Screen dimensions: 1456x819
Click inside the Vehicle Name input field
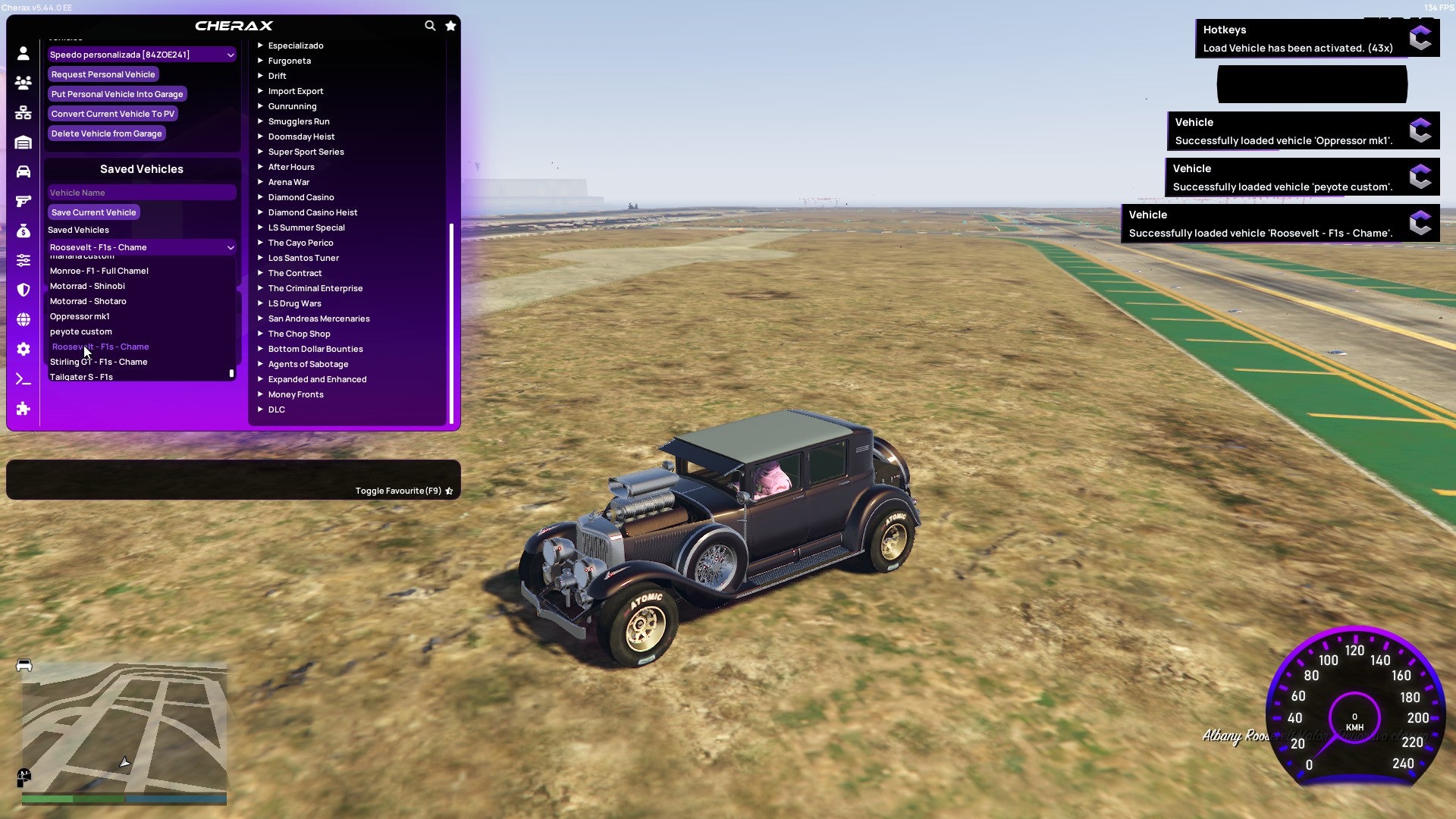click(141, 193)
